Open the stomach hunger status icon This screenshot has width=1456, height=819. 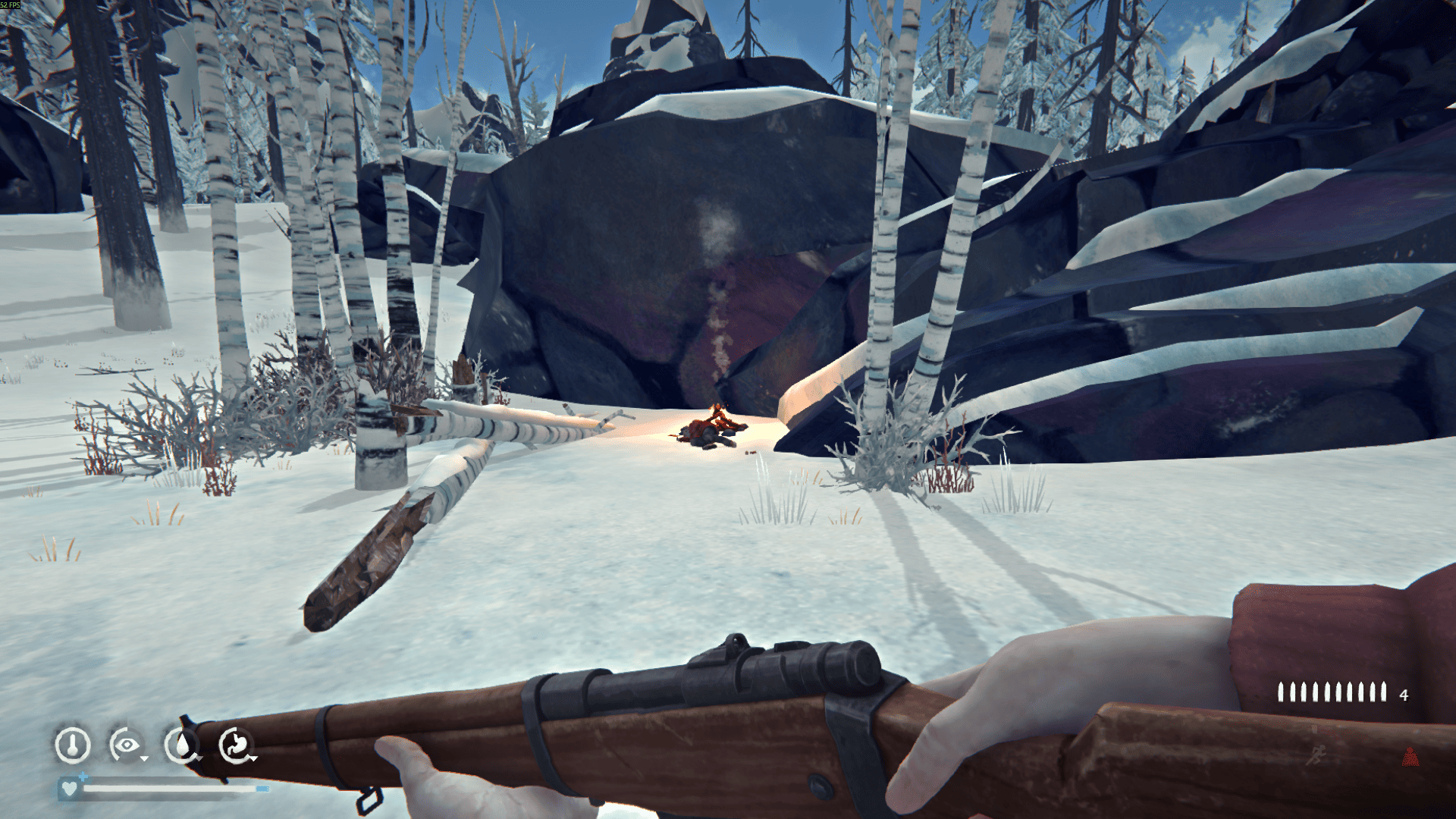[x=236, y=745]
